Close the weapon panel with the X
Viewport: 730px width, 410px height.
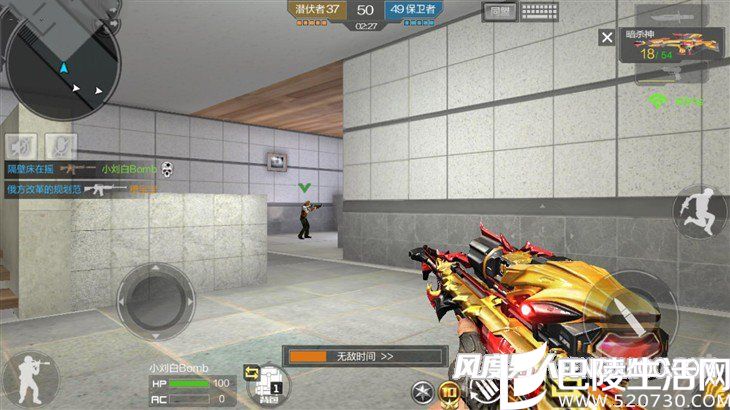click(606, 38)
